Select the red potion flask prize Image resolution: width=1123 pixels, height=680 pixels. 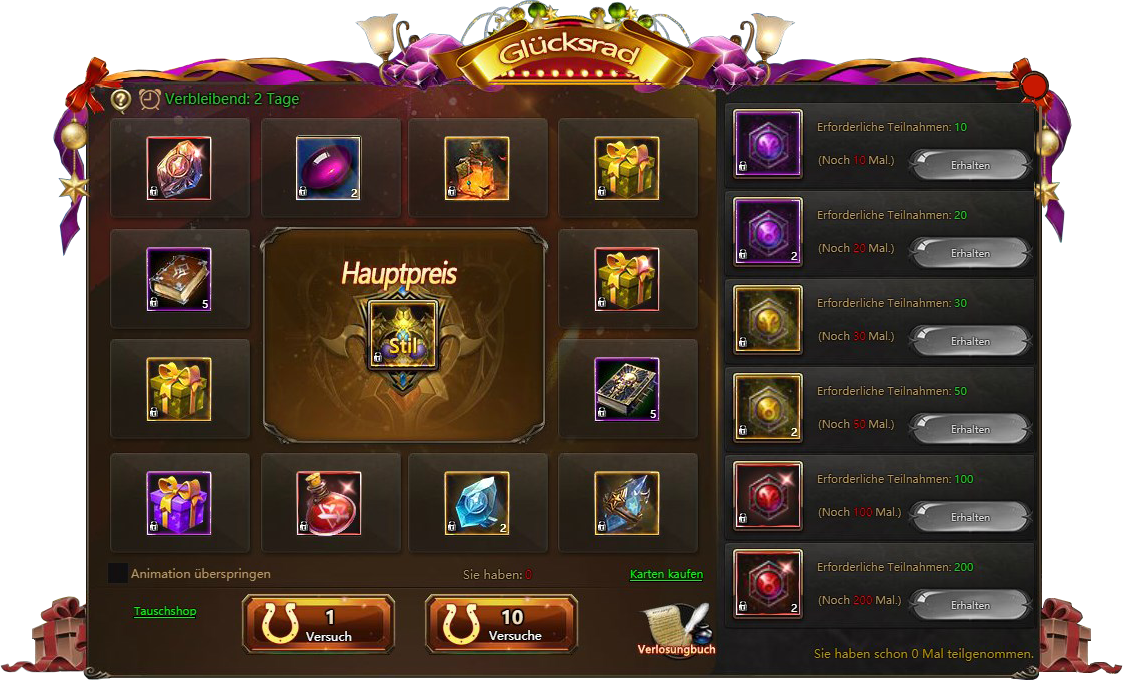click(x=329, y=503)
